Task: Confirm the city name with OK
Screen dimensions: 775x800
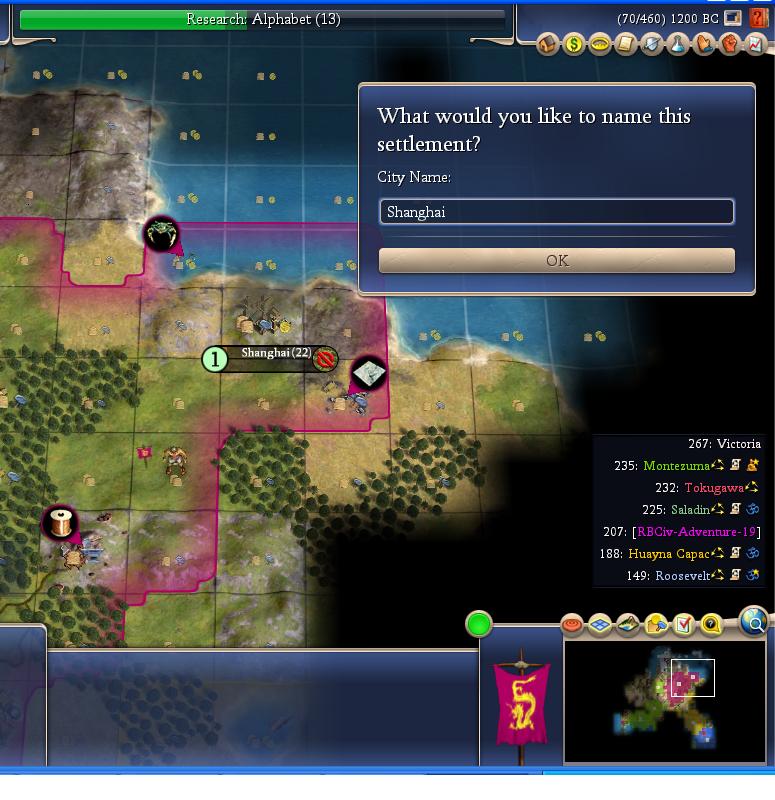Action: click(x=557, y=261)
